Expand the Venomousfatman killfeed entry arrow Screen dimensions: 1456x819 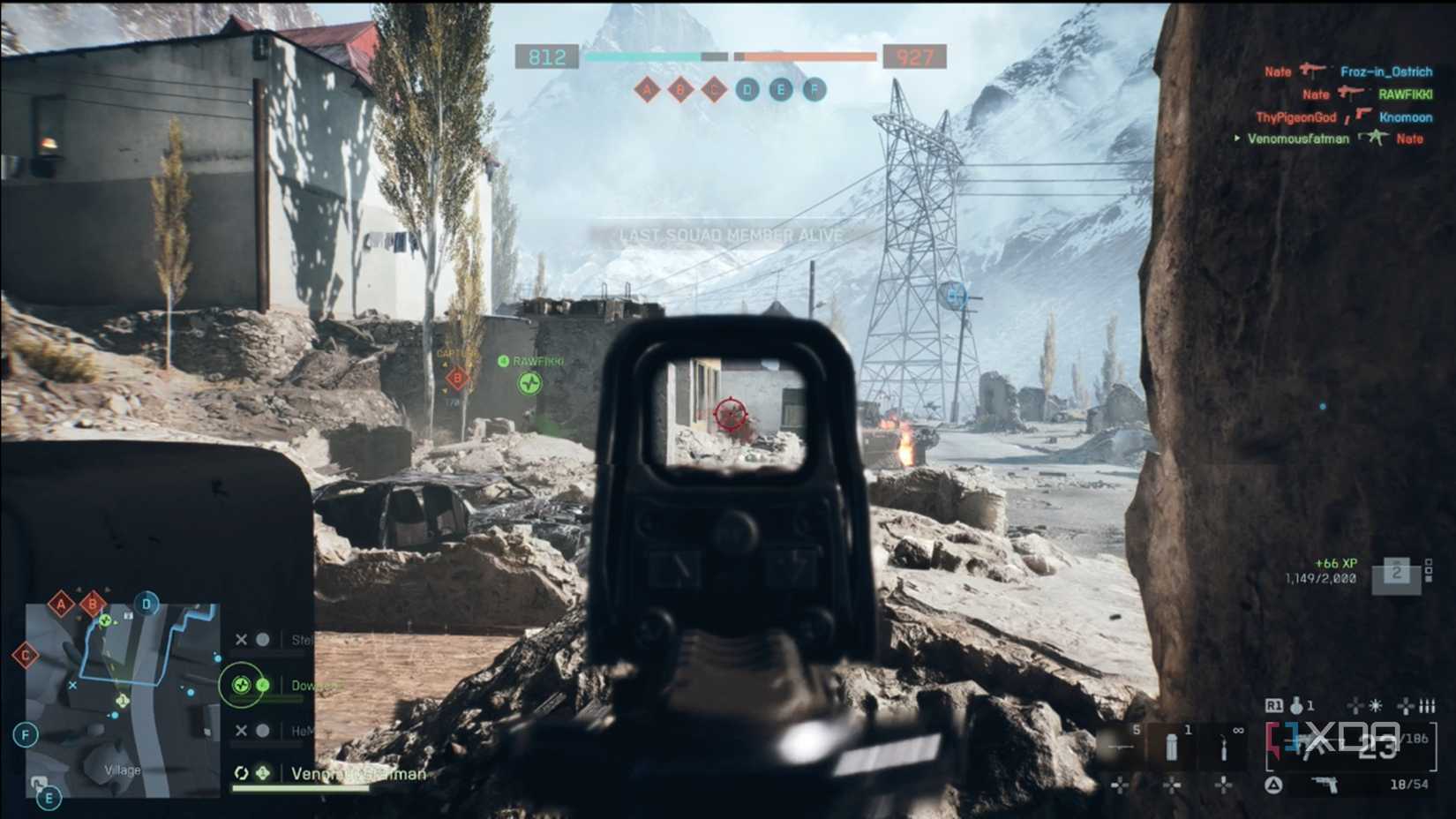[1238, 138]
